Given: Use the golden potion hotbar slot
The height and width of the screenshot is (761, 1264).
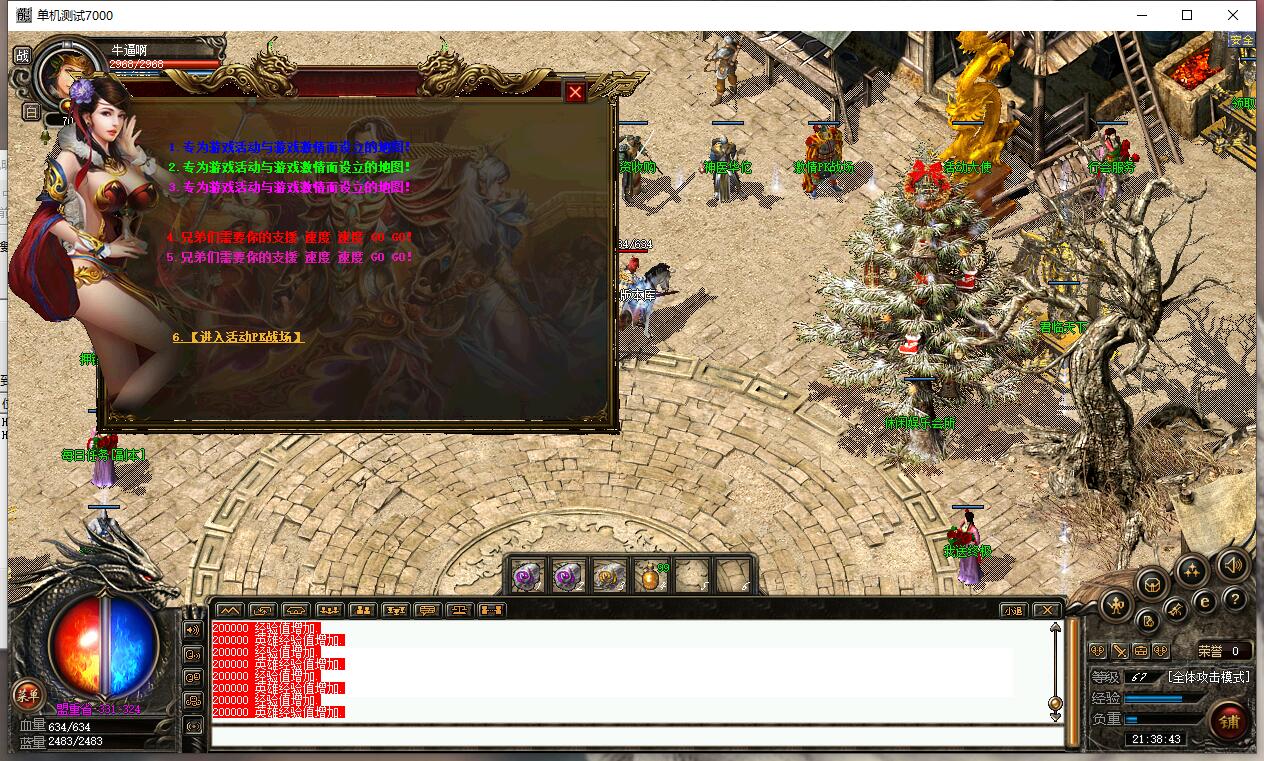Looking at the screenshot, I should pyautogui.click(x=651, y=576).
